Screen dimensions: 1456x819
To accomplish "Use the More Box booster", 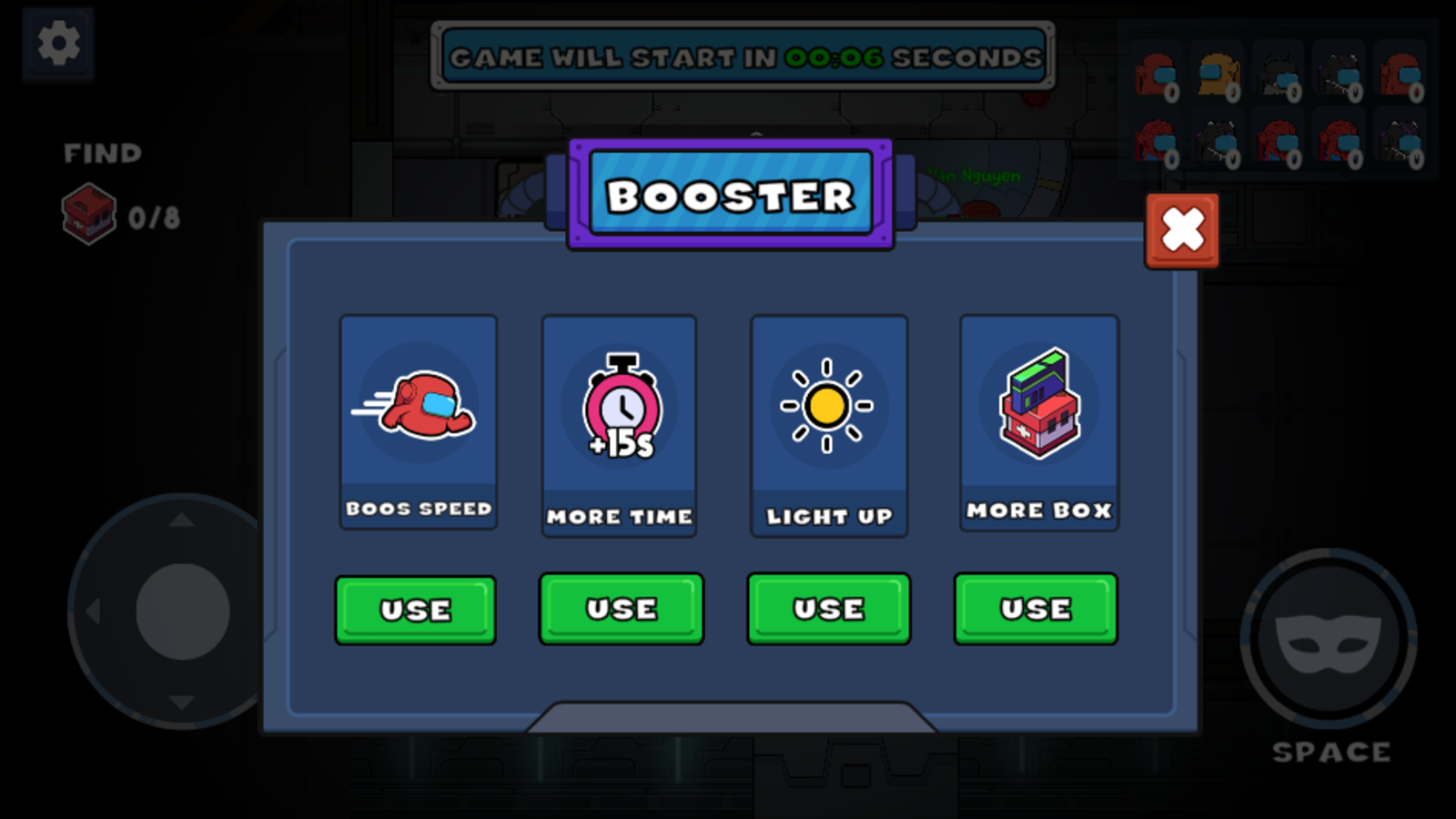I will pos(1035,608).
